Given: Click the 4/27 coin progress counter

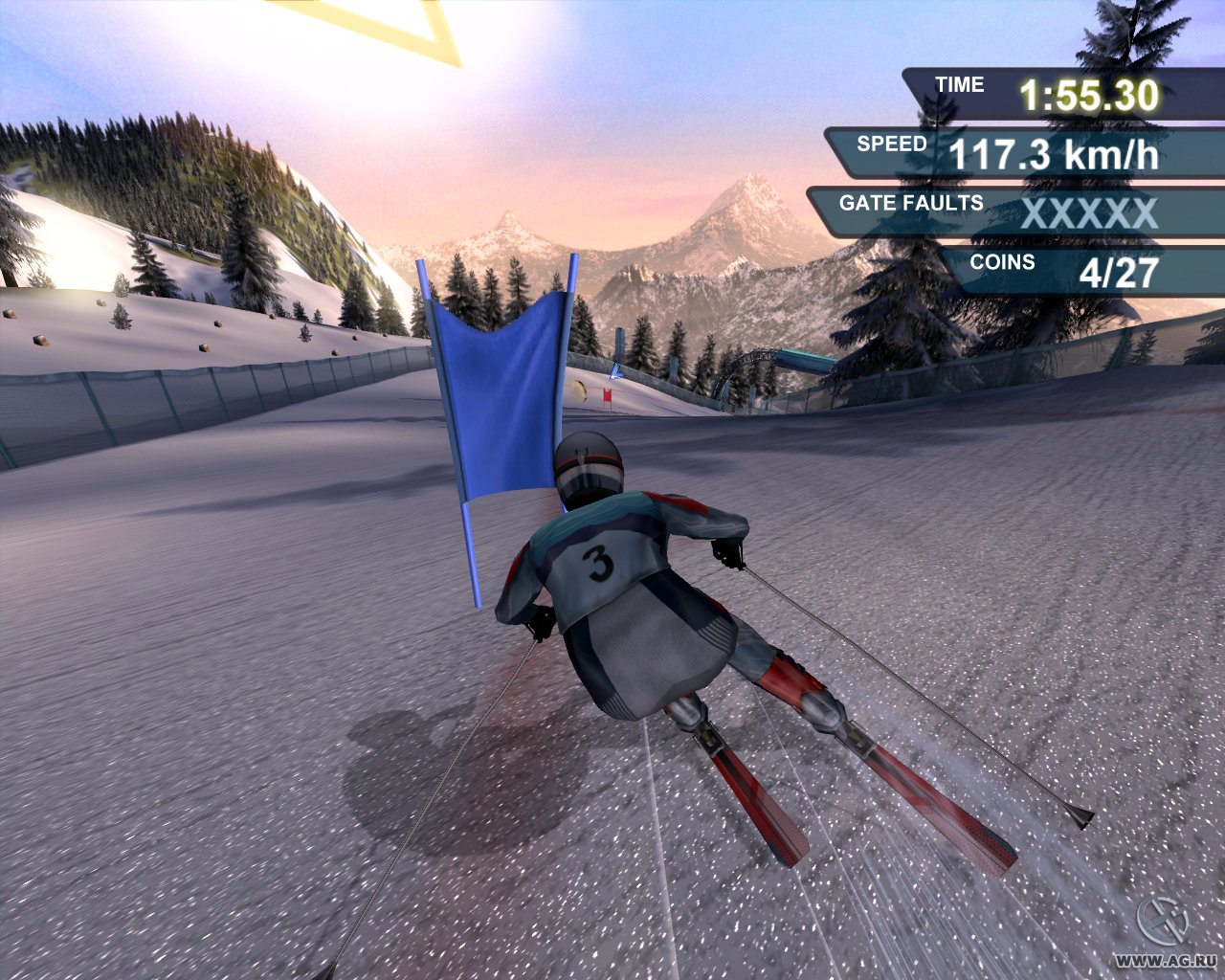Looking at the screenshot, I should [x=1115, y=273].
